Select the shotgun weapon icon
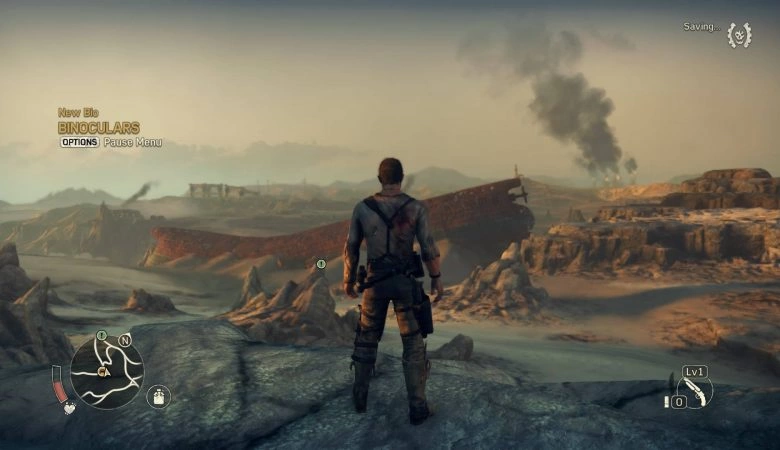 click(x=695, y=391)
